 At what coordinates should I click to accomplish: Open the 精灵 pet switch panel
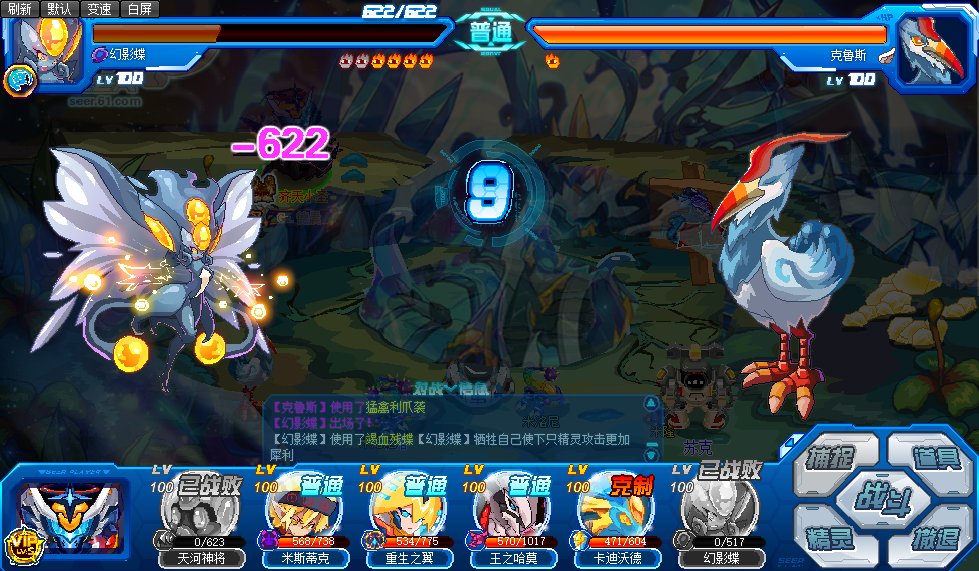(x=829, y=535)
